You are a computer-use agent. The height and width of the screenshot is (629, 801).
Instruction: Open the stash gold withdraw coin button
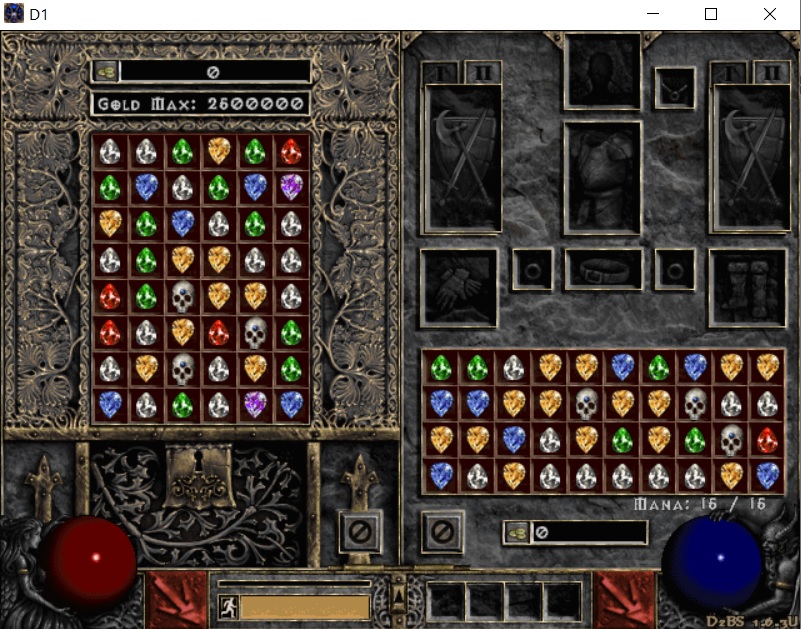pos(106,72)
